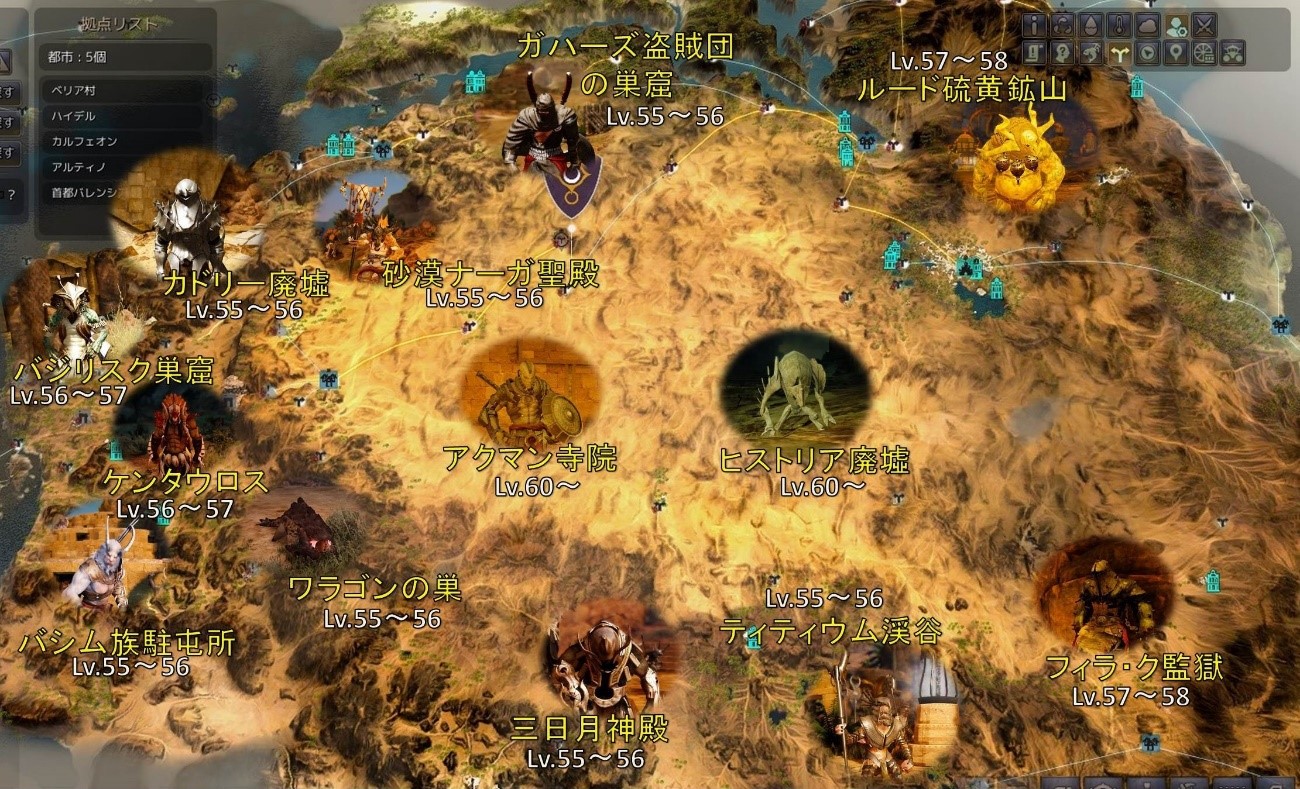Toggle the person-with-gear map filter

pyautogui.click(x=1177, y=24)
